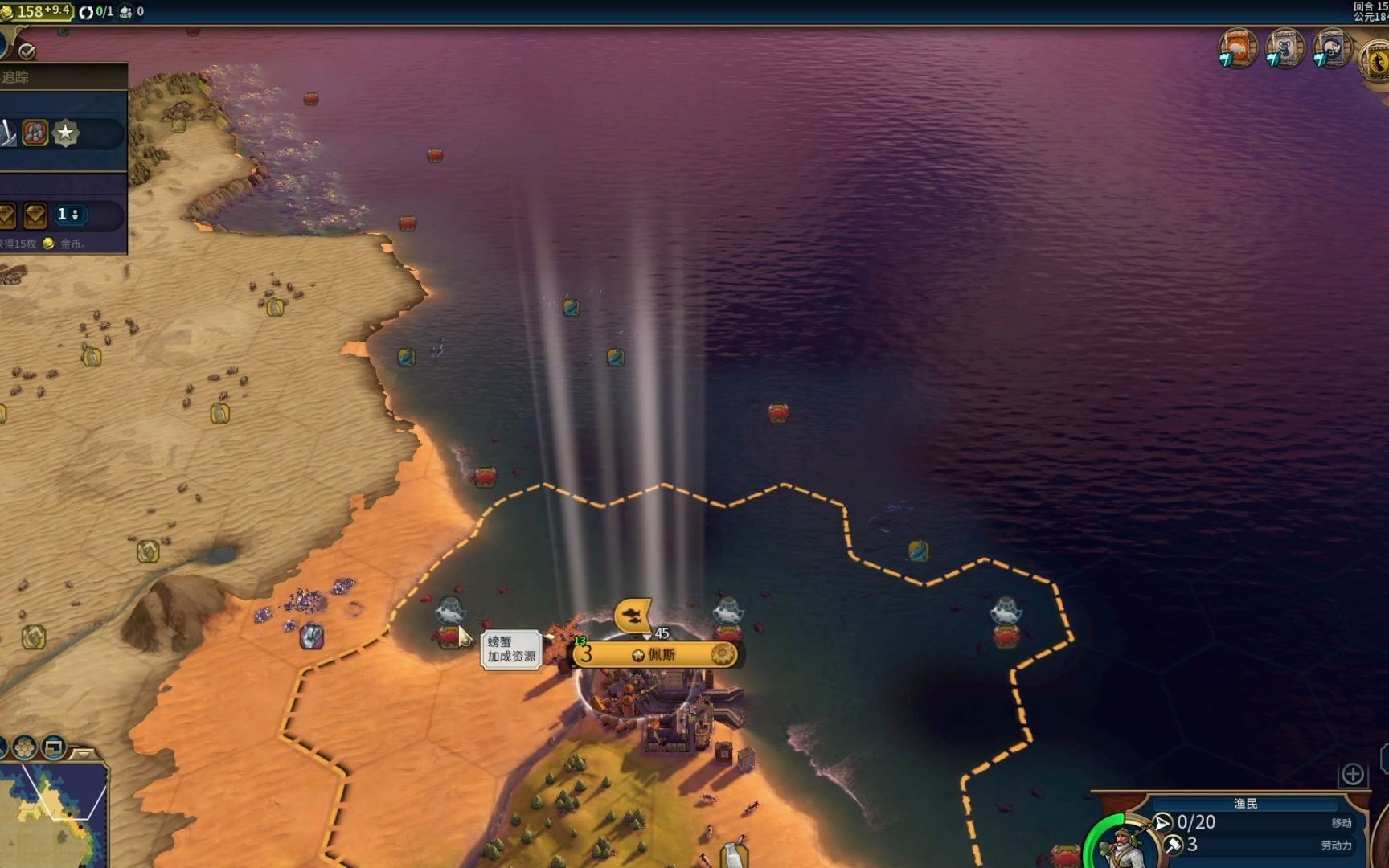Toggle the checkmark tracker button
The image size is (1389, 868).
coord(27,51)
